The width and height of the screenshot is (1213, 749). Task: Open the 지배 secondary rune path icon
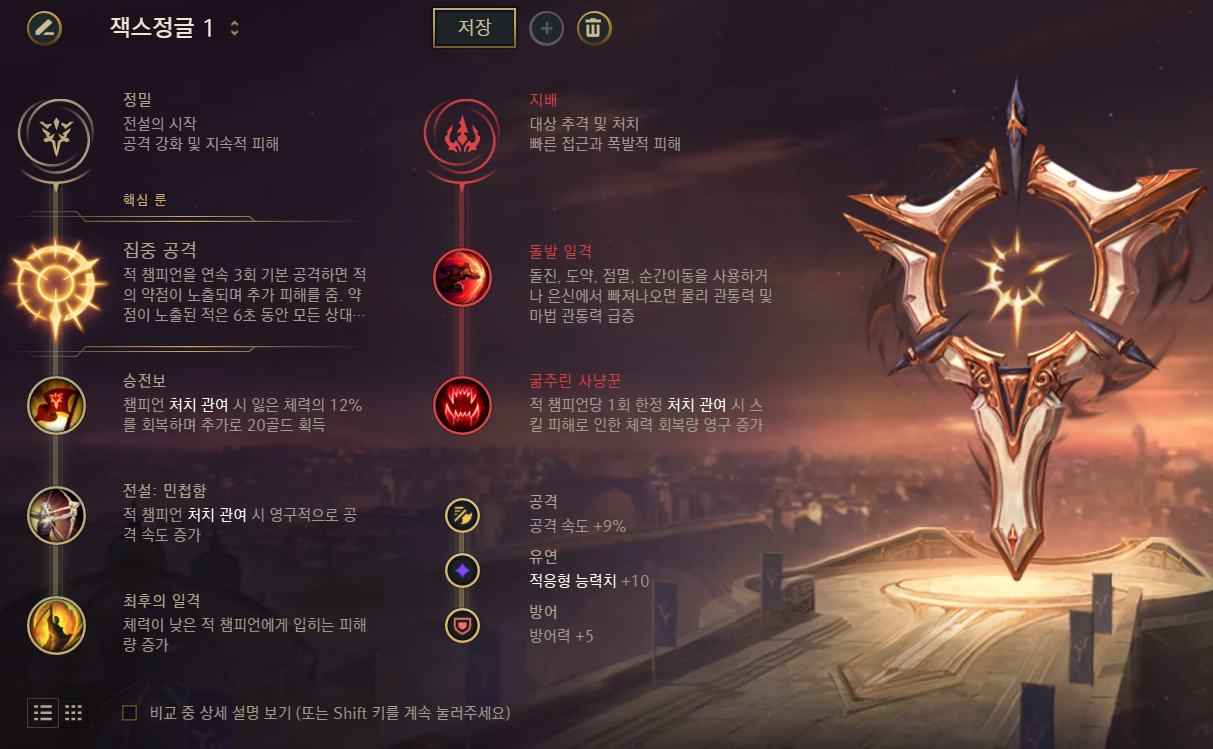pos(462,132)
